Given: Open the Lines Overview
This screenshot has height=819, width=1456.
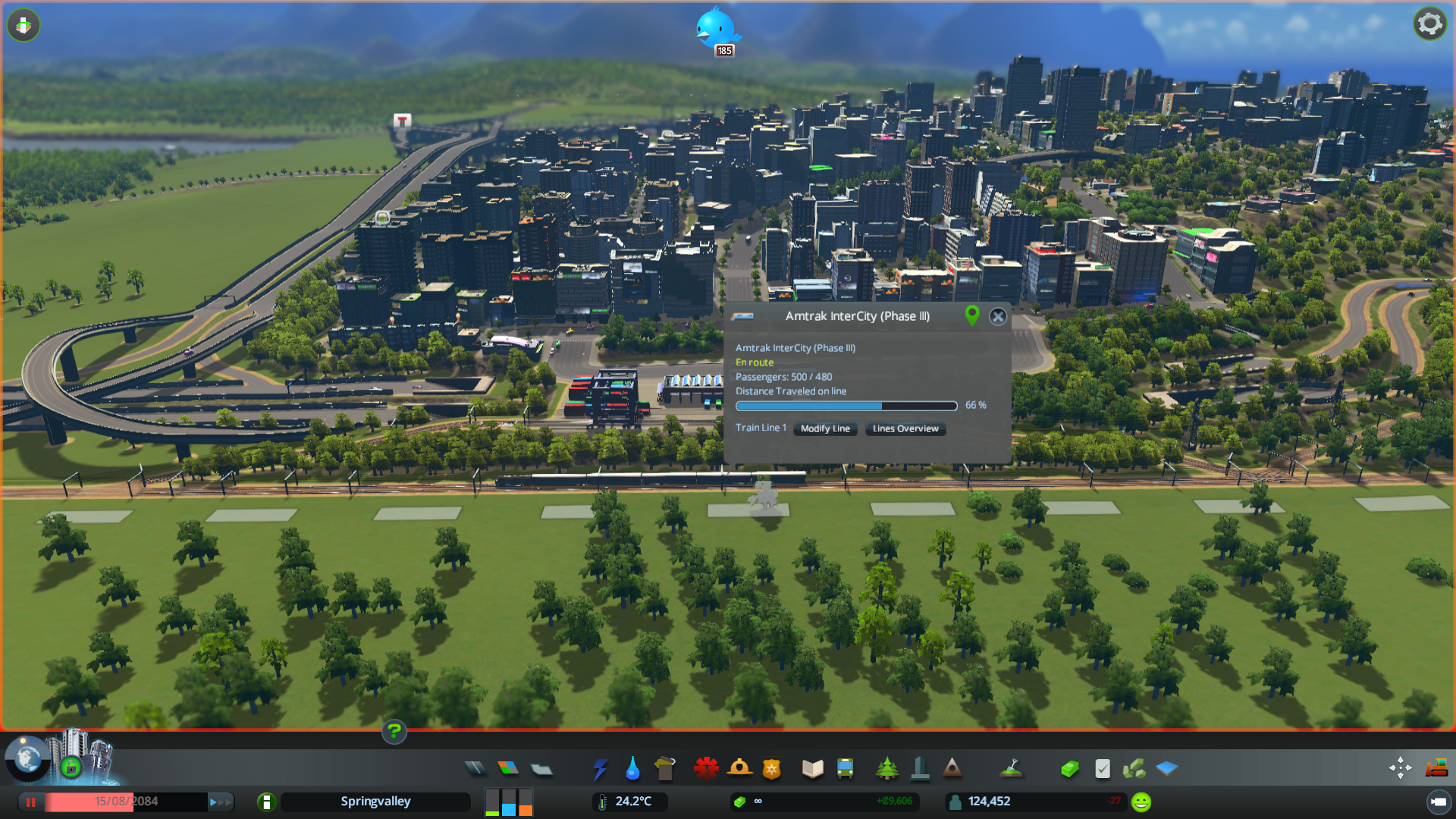Looking at the screenshot, I should [904, 428].
